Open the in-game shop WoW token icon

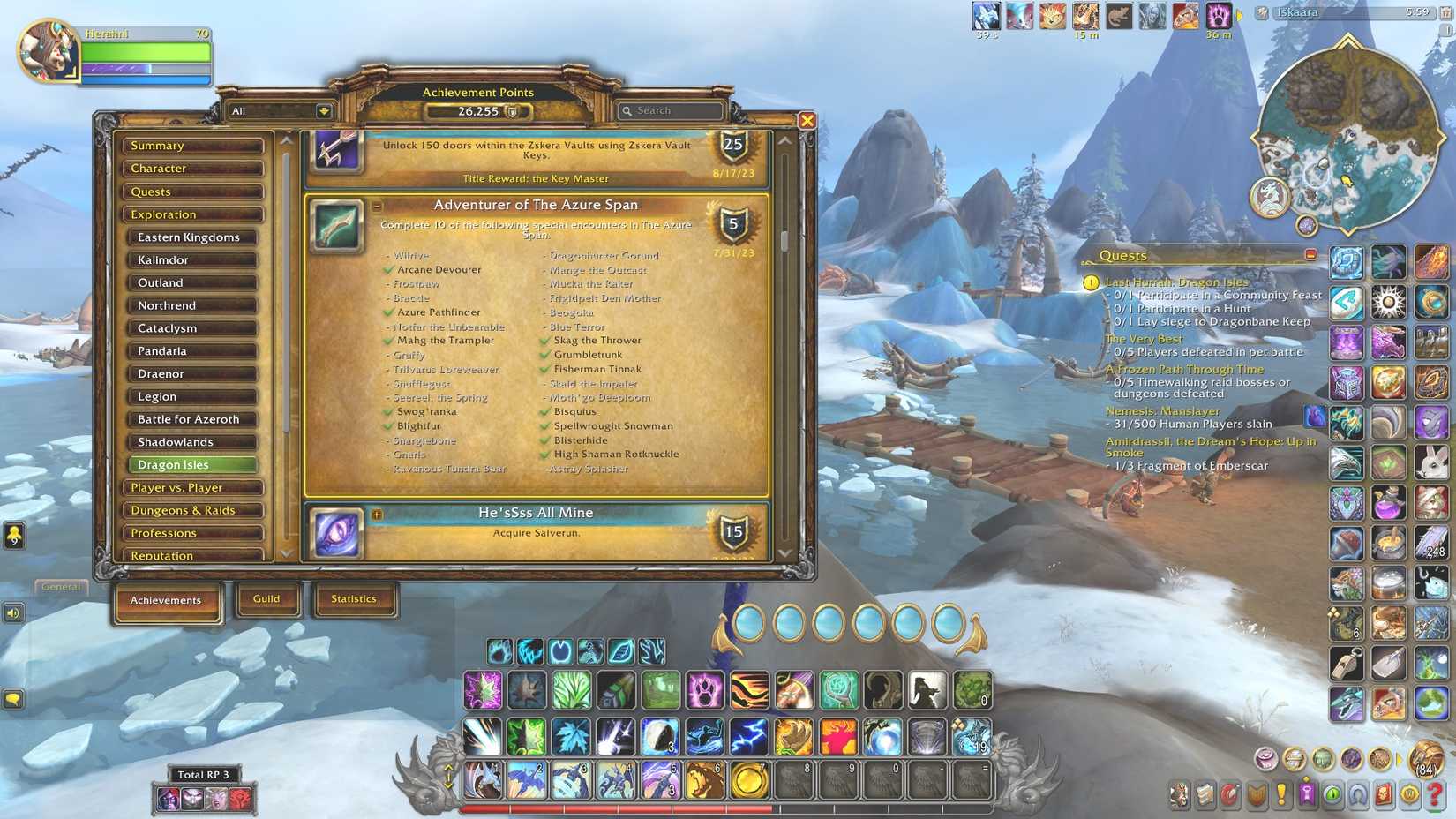[x=1407, y=794]
